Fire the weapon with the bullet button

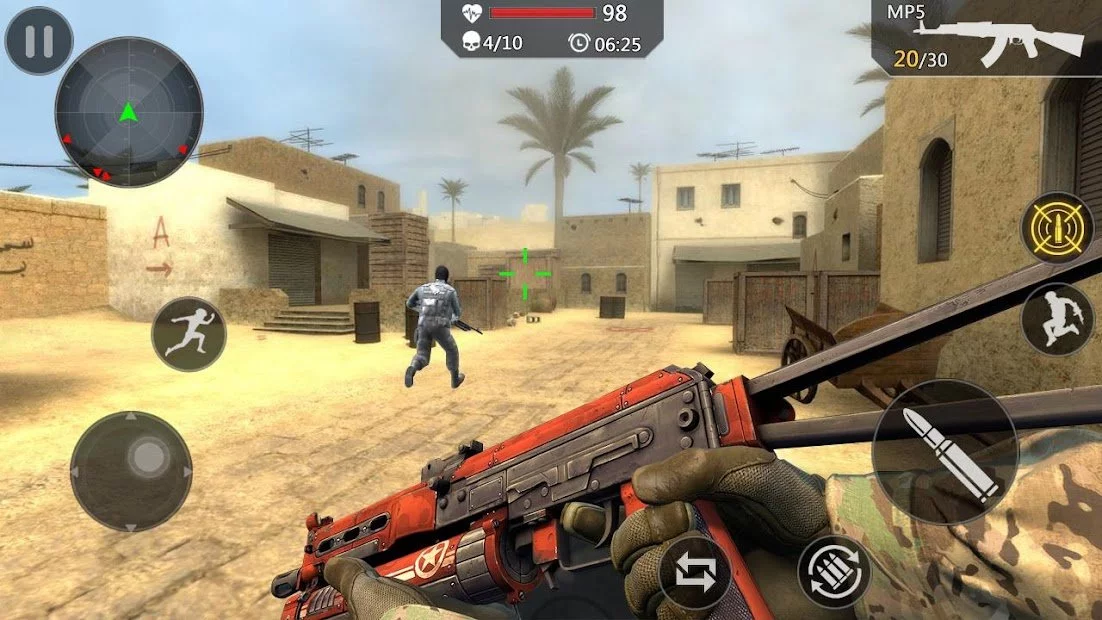[x=945, y=452]
